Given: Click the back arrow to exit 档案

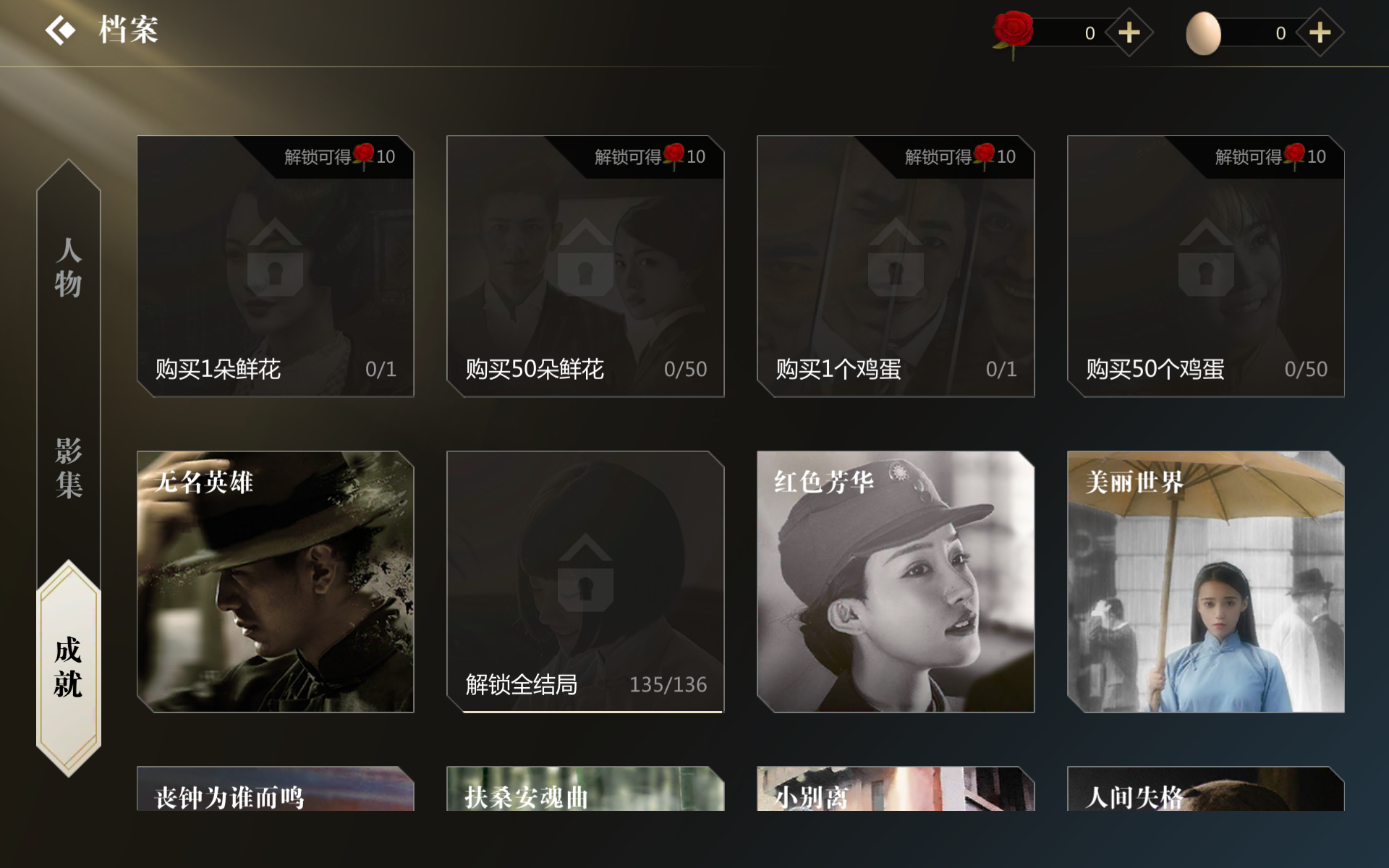Looking at the screenshot, I should (60, 30).
